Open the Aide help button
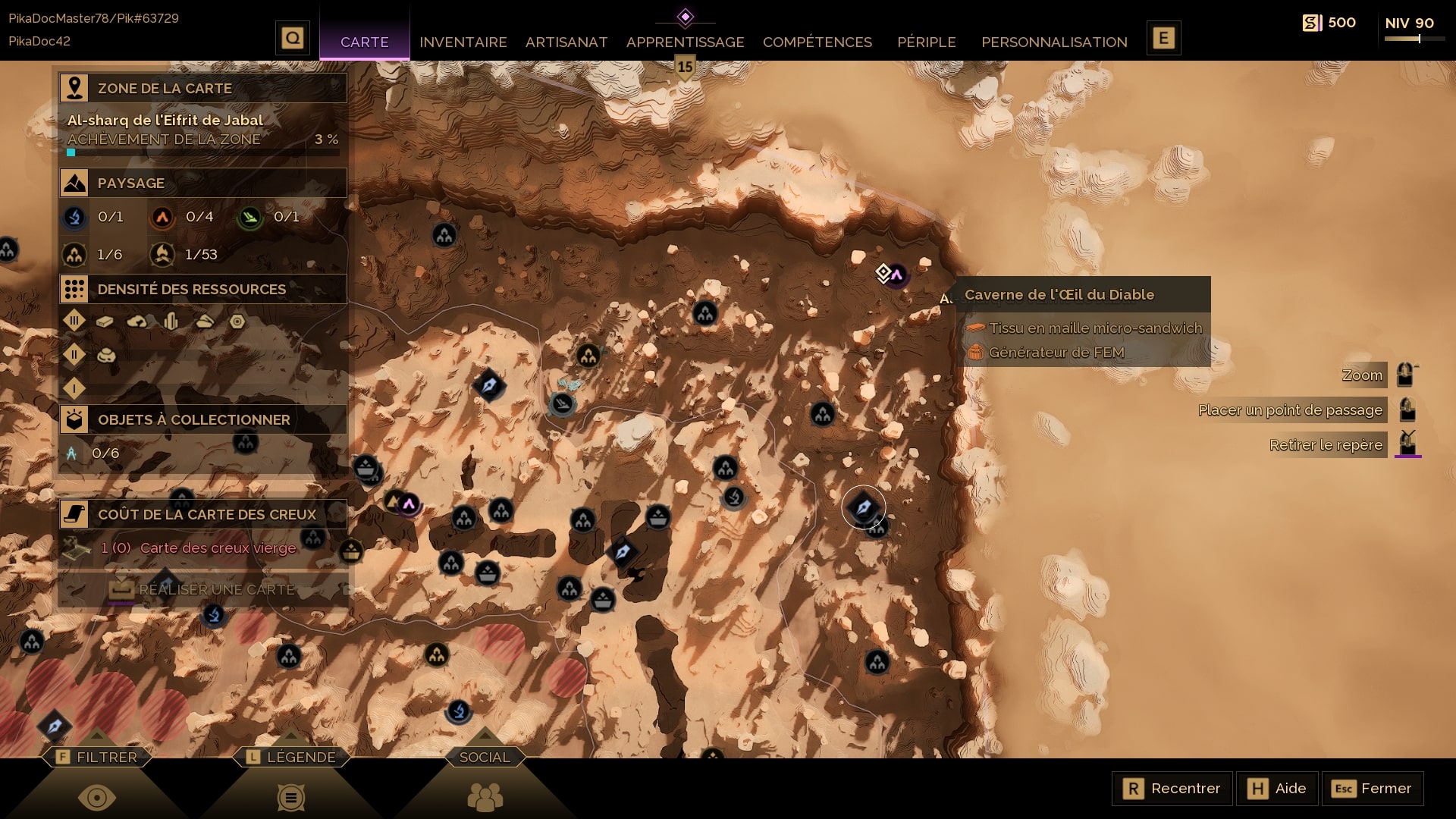The height and width of the screenshot is (819, 1456). [1277, 789]
